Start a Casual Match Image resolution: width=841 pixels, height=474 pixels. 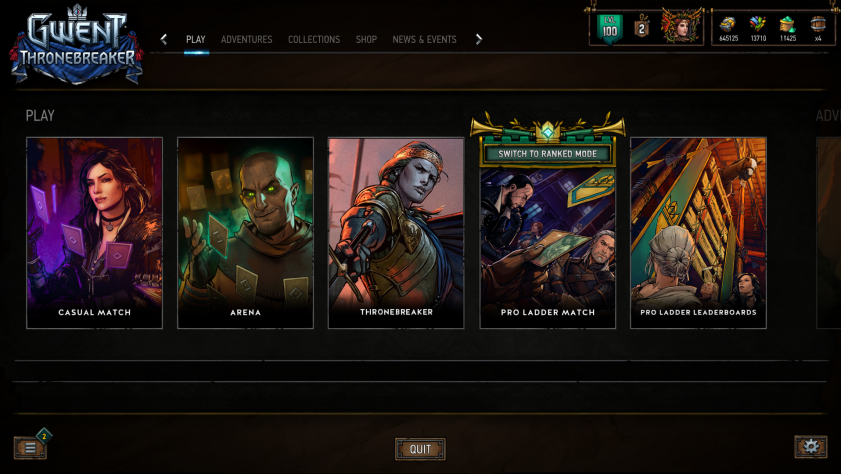point(94,233)
